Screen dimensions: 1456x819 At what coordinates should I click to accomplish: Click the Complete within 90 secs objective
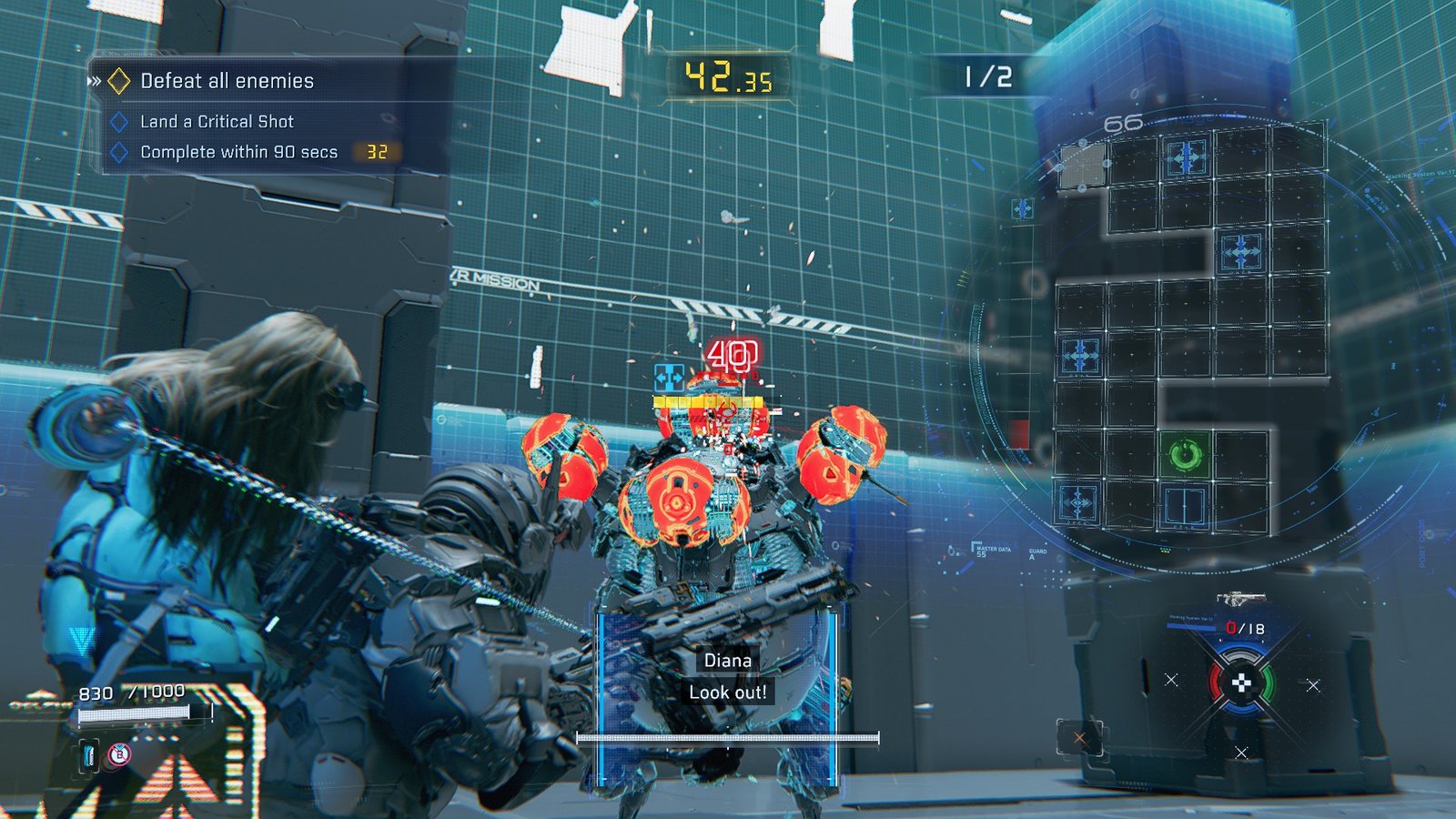[x=238, y=152]
